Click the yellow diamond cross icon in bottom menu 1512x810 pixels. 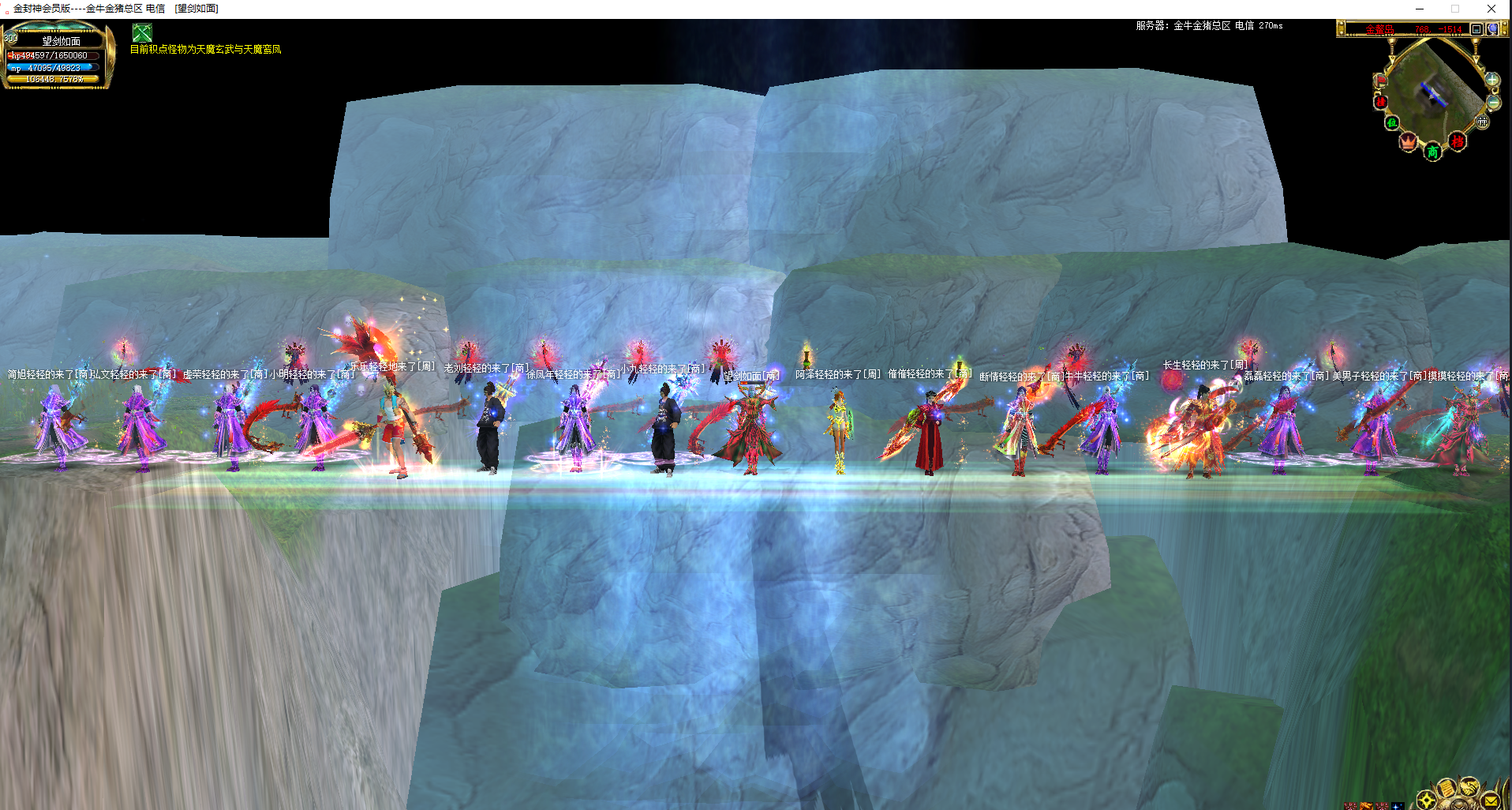point(1426,801)
